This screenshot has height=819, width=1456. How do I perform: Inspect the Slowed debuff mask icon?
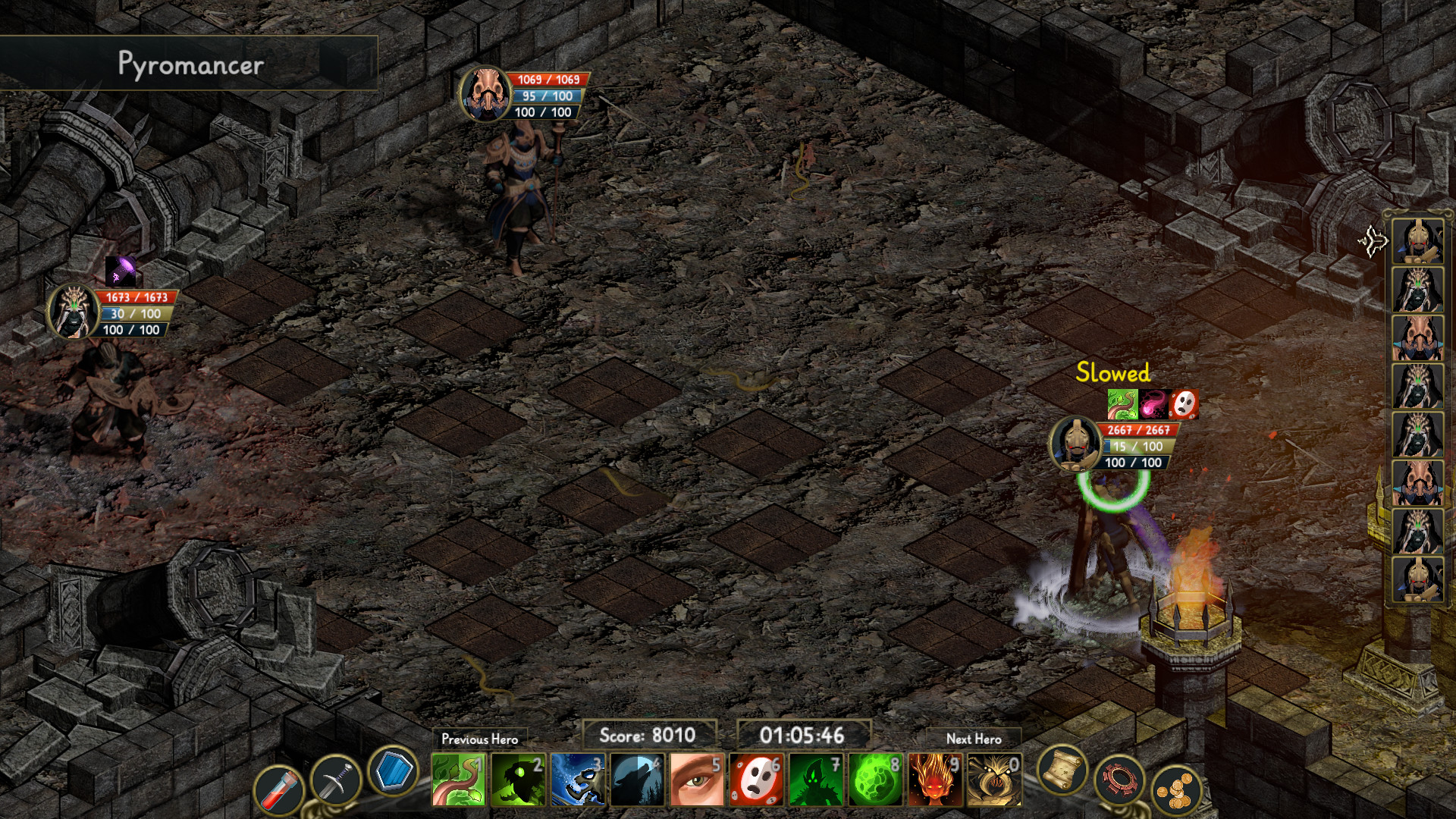1185,403
